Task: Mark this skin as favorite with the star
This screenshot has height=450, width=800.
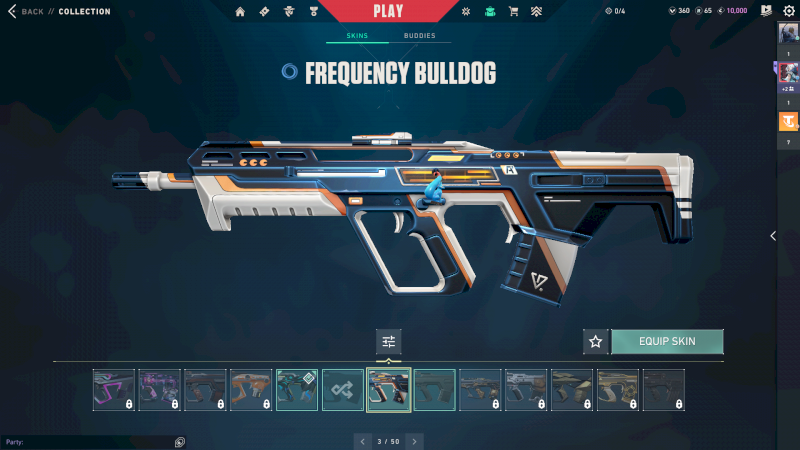Action: tap(596, 341)
